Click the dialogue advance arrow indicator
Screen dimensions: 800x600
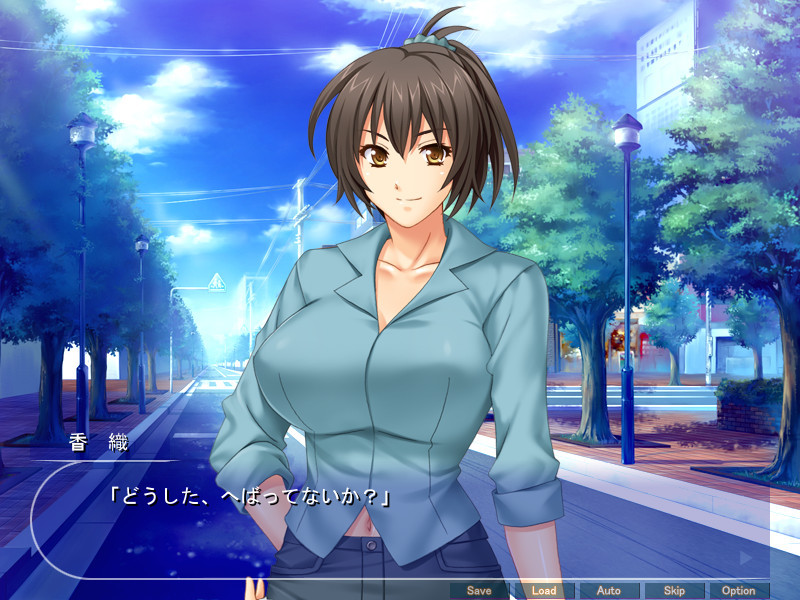coord(745,557)
